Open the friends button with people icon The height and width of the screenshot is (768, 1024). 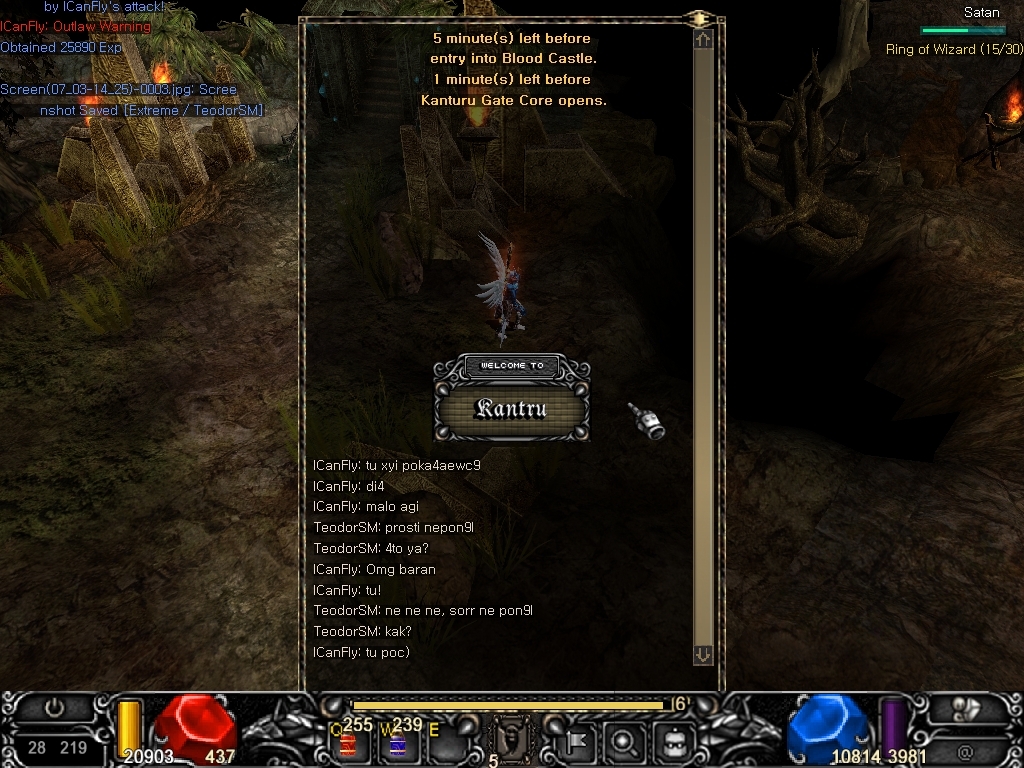point(966,708)
